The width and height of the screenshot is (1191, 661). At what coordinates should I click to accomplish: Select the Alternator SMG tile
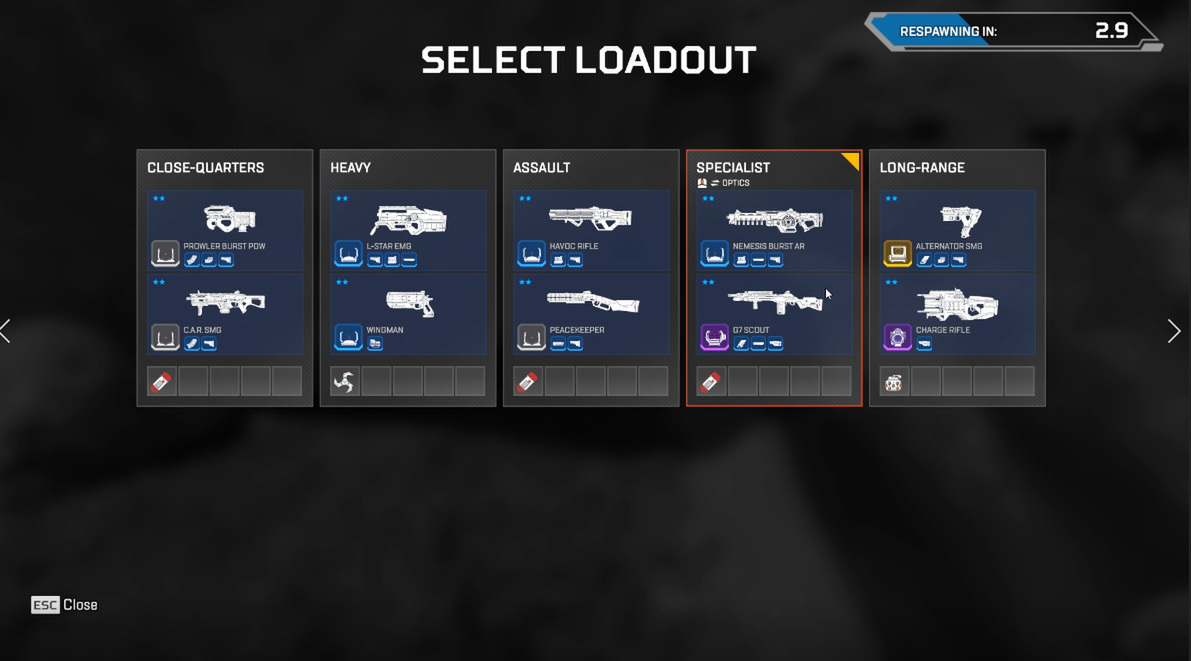tap(957, 230)
